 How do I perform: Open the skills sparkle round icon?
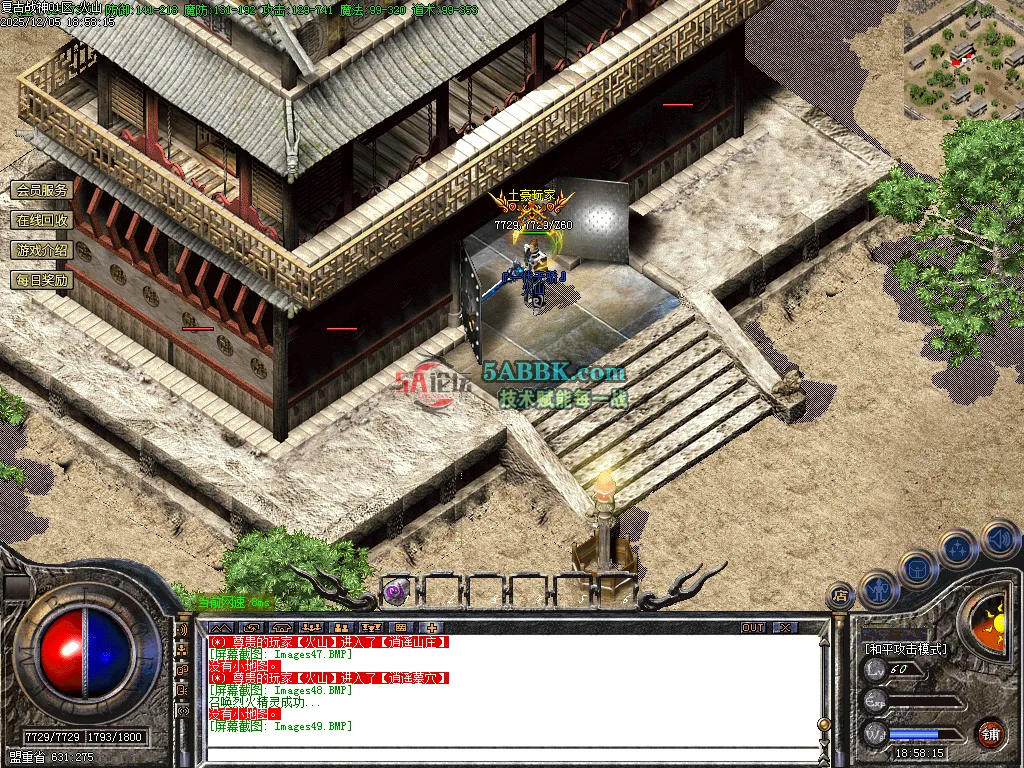pos(958,548)
